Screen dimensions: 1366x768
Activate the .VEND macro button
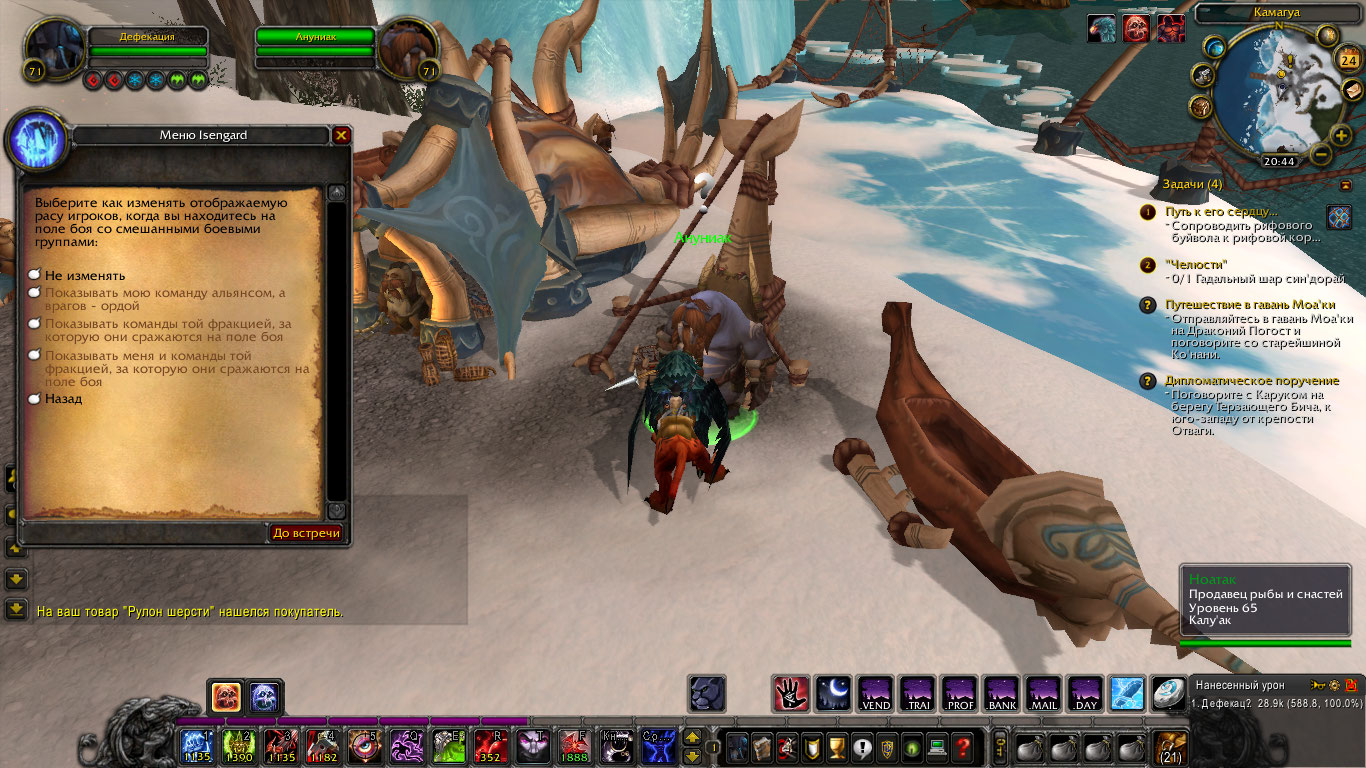click(x=875, y=693)
